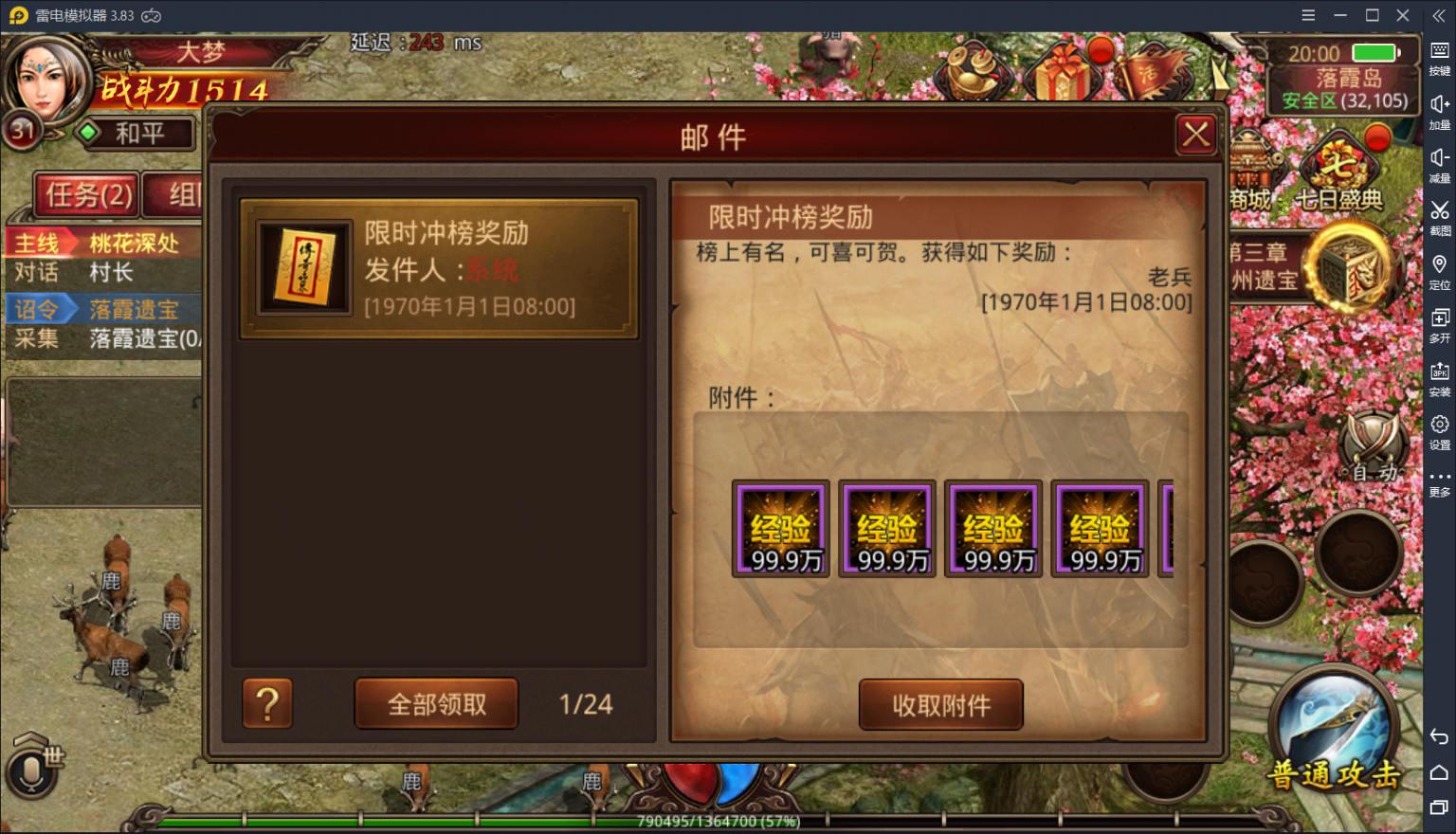
Task: Click the 全部领取 claim all button
Action: (x=436, y=703)
